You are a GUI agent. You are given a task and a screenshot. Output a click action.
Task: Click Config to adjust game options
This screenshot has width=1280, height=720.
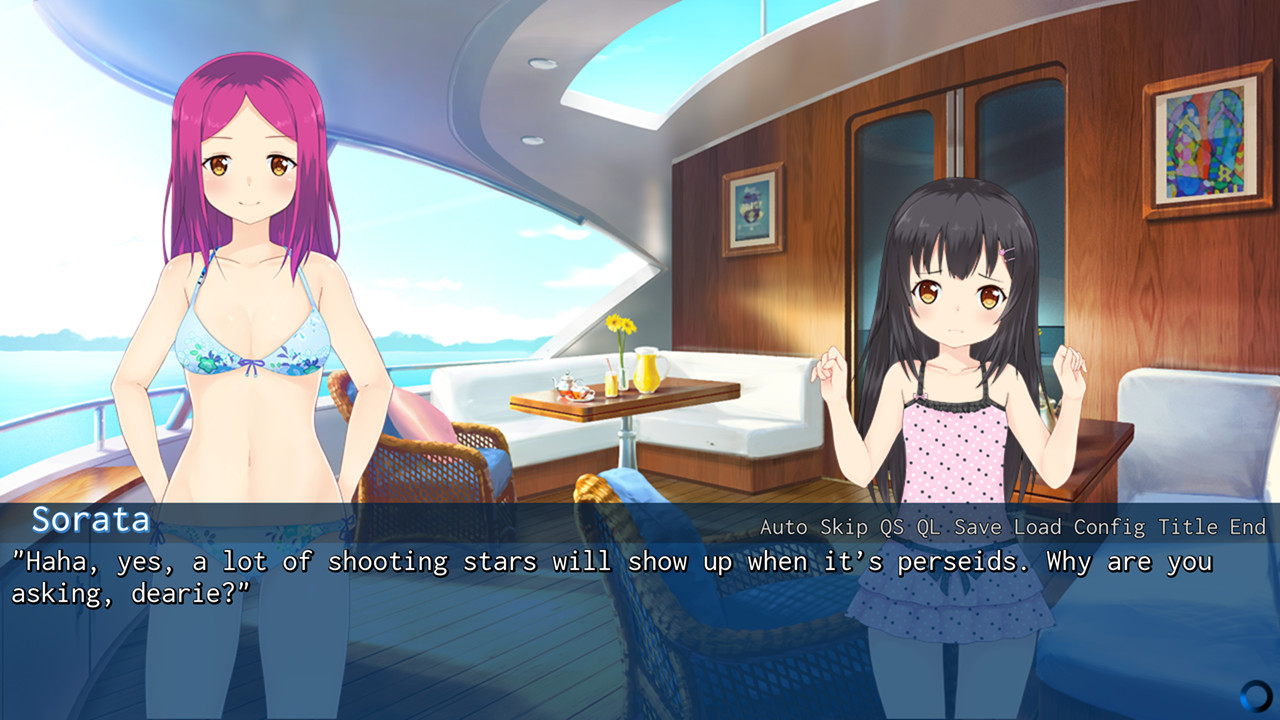pyautogui.click(x=1108, y=525)
